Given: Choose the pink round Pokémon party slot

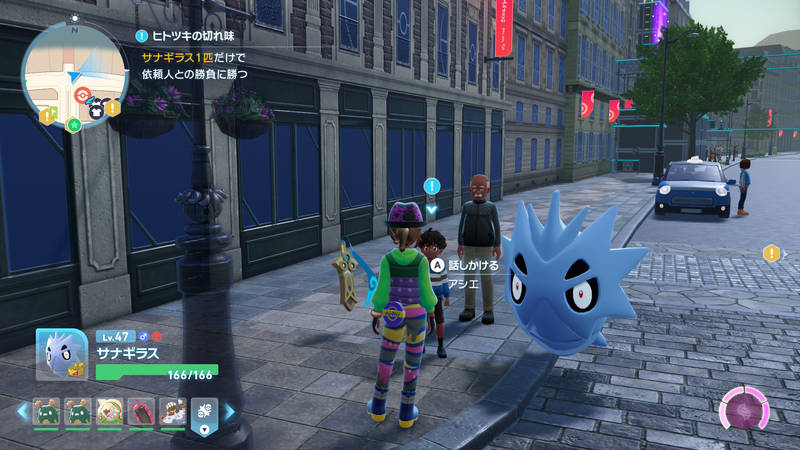Looking at the screenshot, I should (x=109, y=411).
